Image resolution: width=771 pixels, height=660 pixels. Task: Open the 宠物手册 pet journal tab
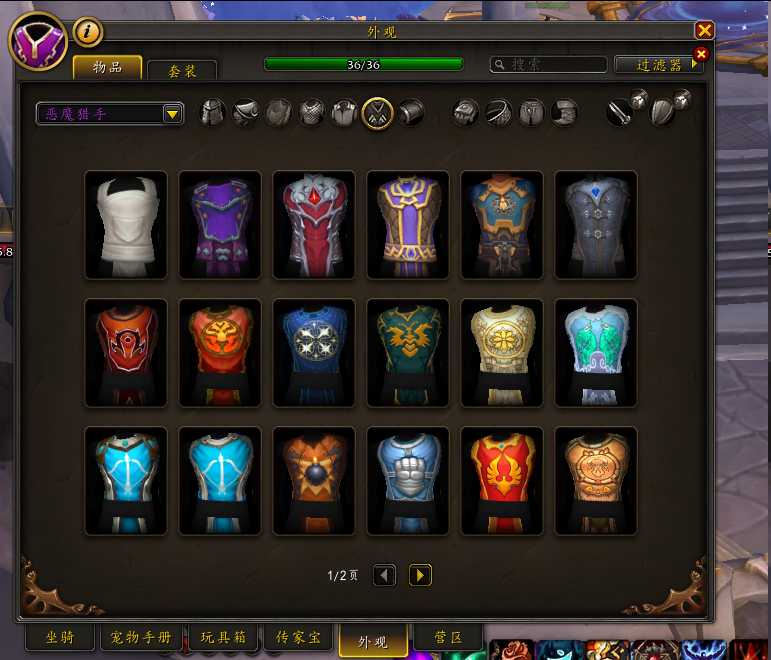point(141,637)
